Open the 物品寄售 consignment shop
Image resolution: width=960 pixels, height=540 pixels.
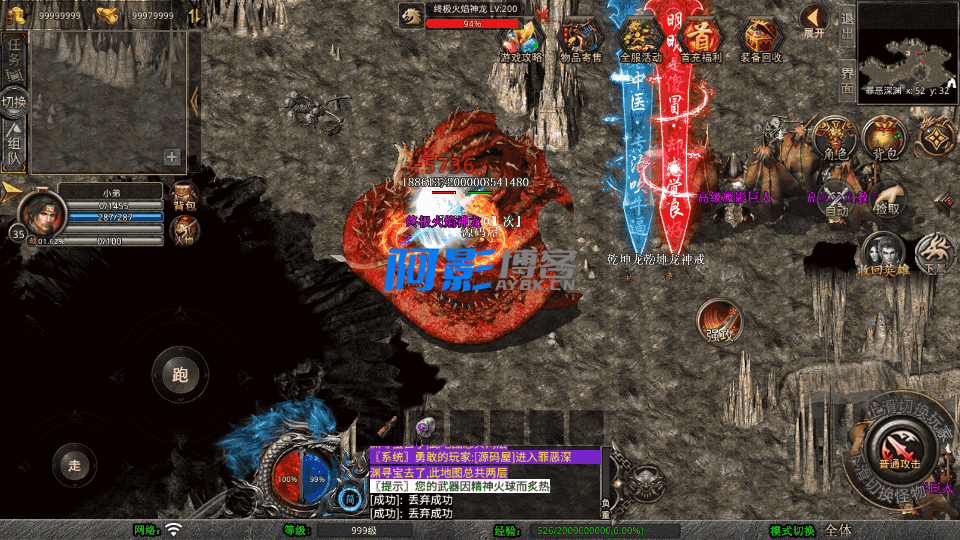[581, 40]
